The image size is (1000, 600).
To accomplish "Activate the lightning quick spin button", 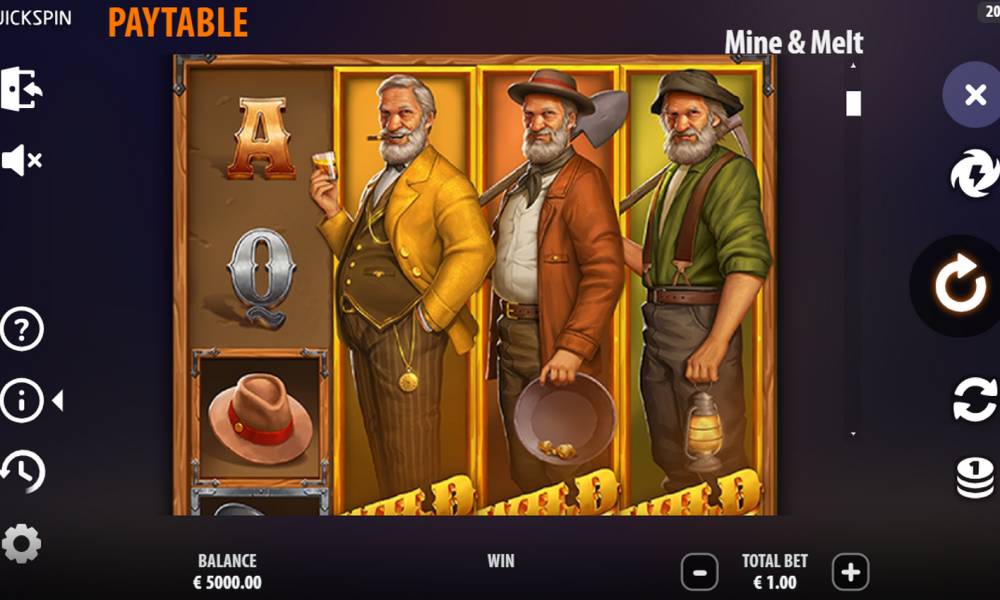I will (974, 174).
